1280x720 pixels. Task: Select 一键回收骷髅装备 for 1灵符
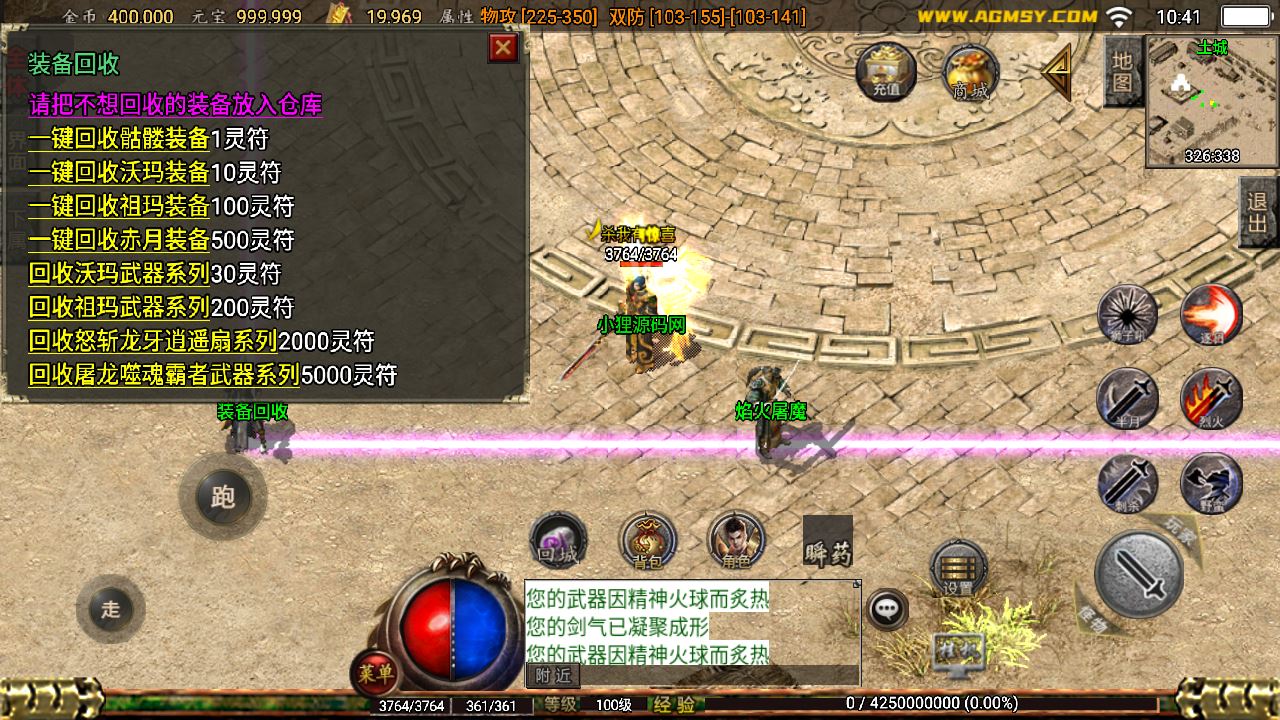pos(119,139)
